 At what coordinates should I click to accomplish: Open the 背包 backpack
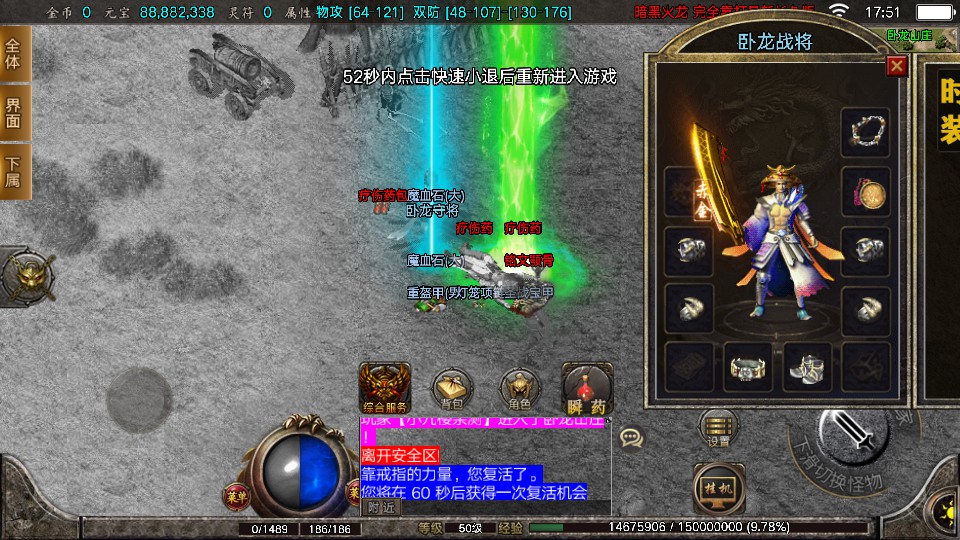coord(451,390)
